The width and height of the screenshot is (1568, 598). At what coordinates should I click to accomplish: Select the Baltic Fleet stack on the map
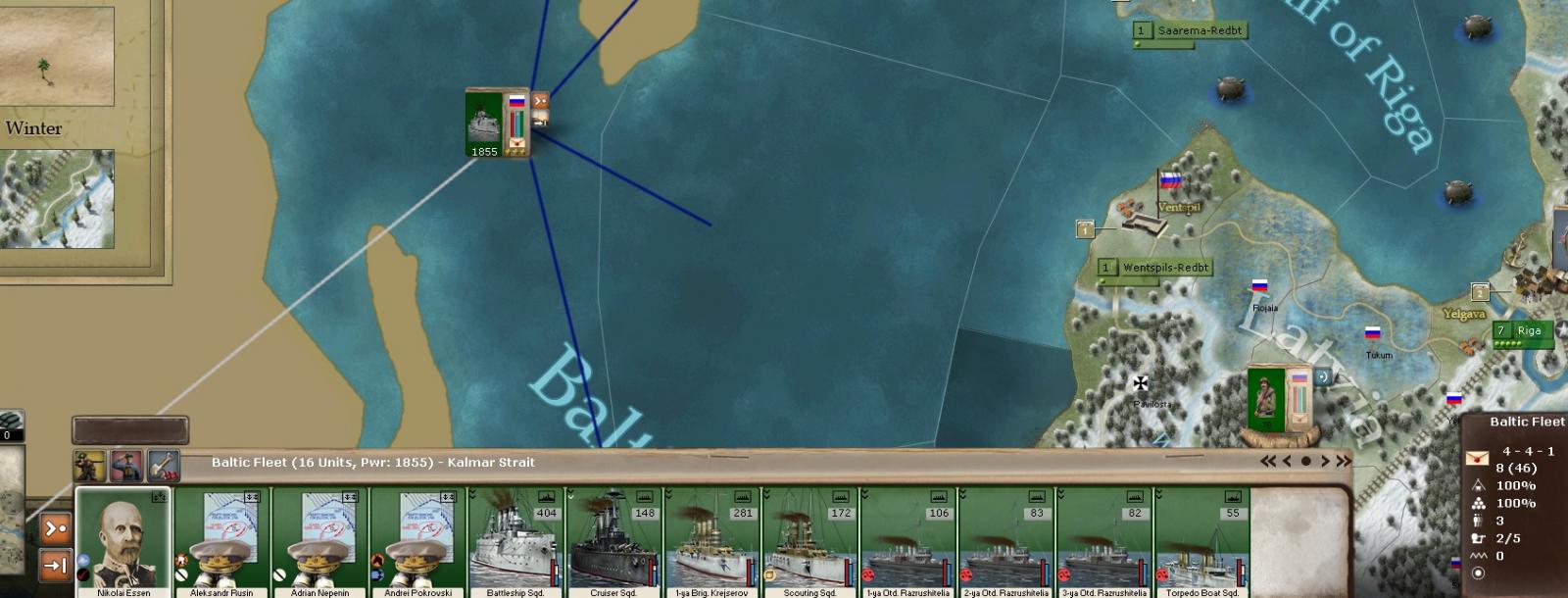tap(485, 124)
